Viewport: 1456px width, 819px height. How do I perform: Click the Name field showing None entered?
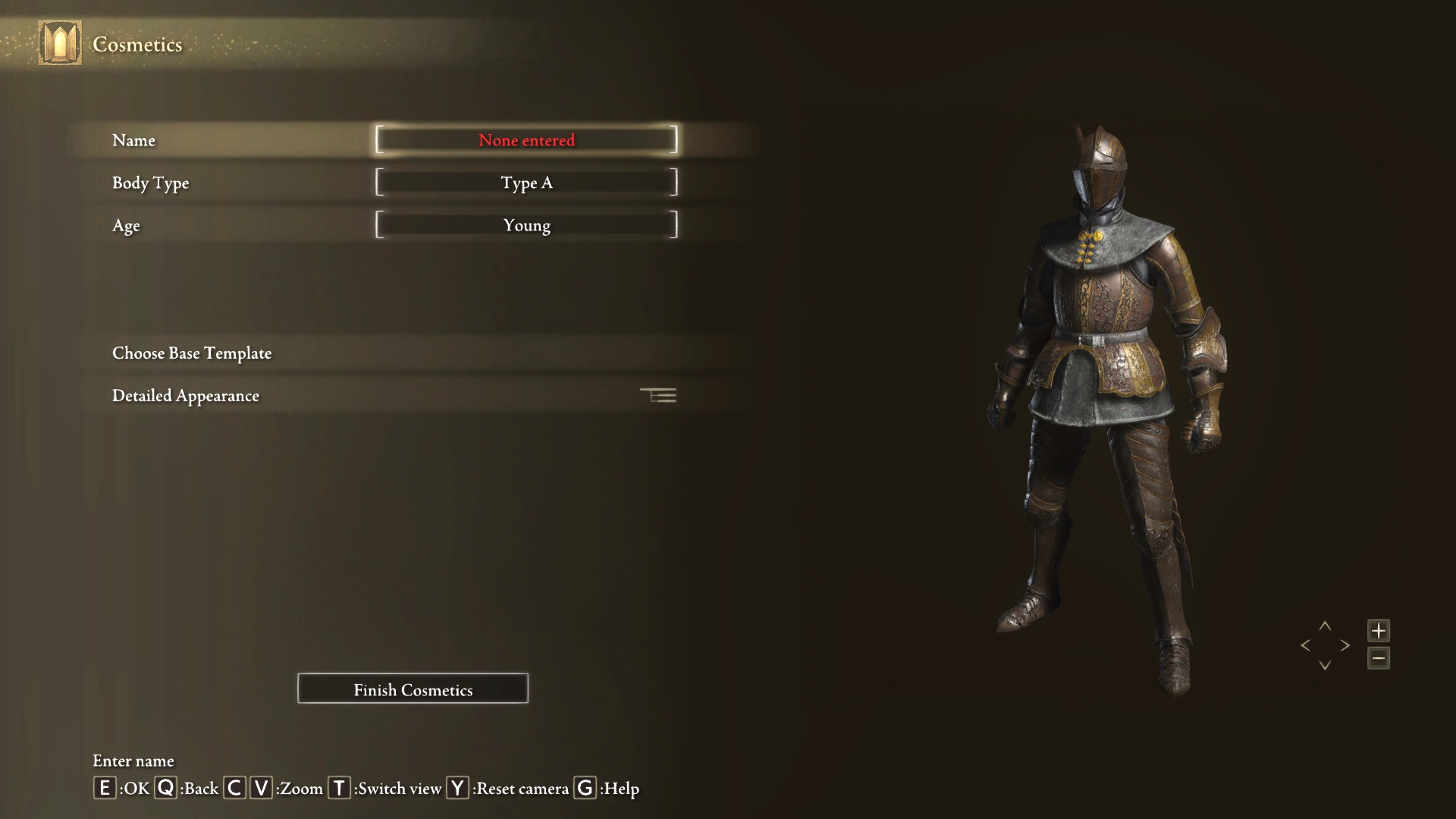tap(526, 140)
